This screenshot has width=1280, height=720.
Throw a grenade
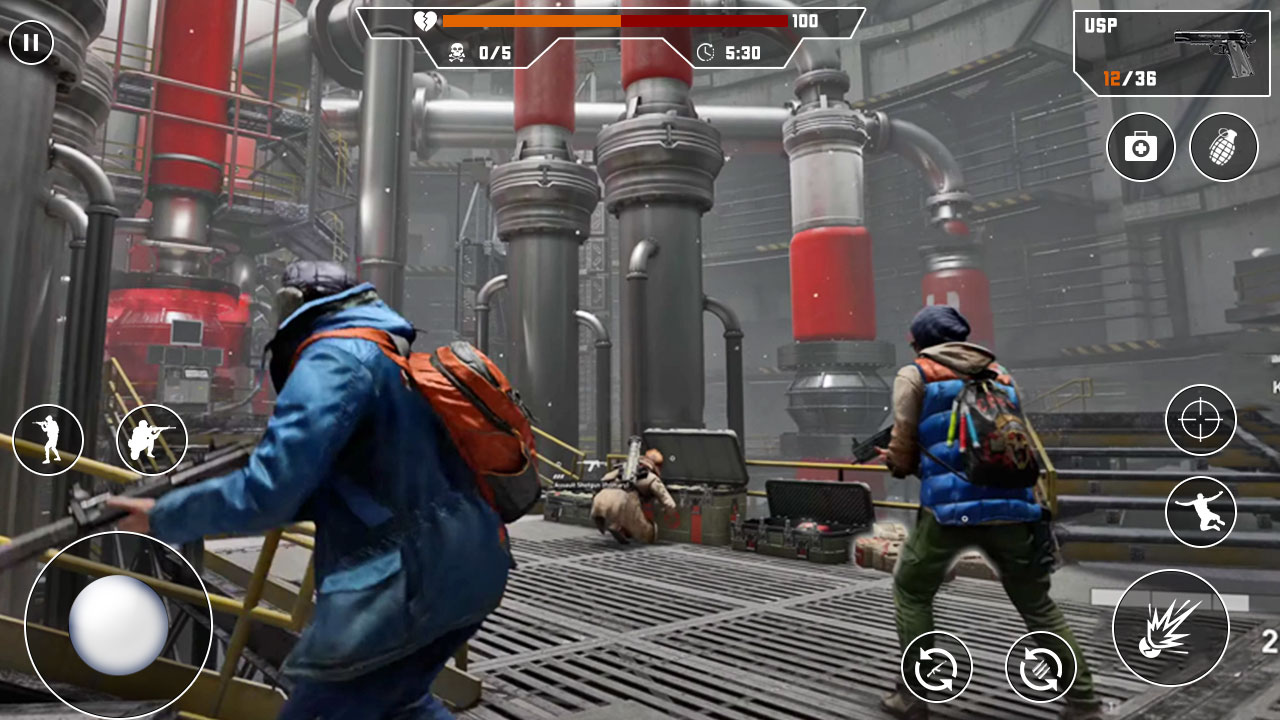pyautogui.click(x=1223, y=148)
